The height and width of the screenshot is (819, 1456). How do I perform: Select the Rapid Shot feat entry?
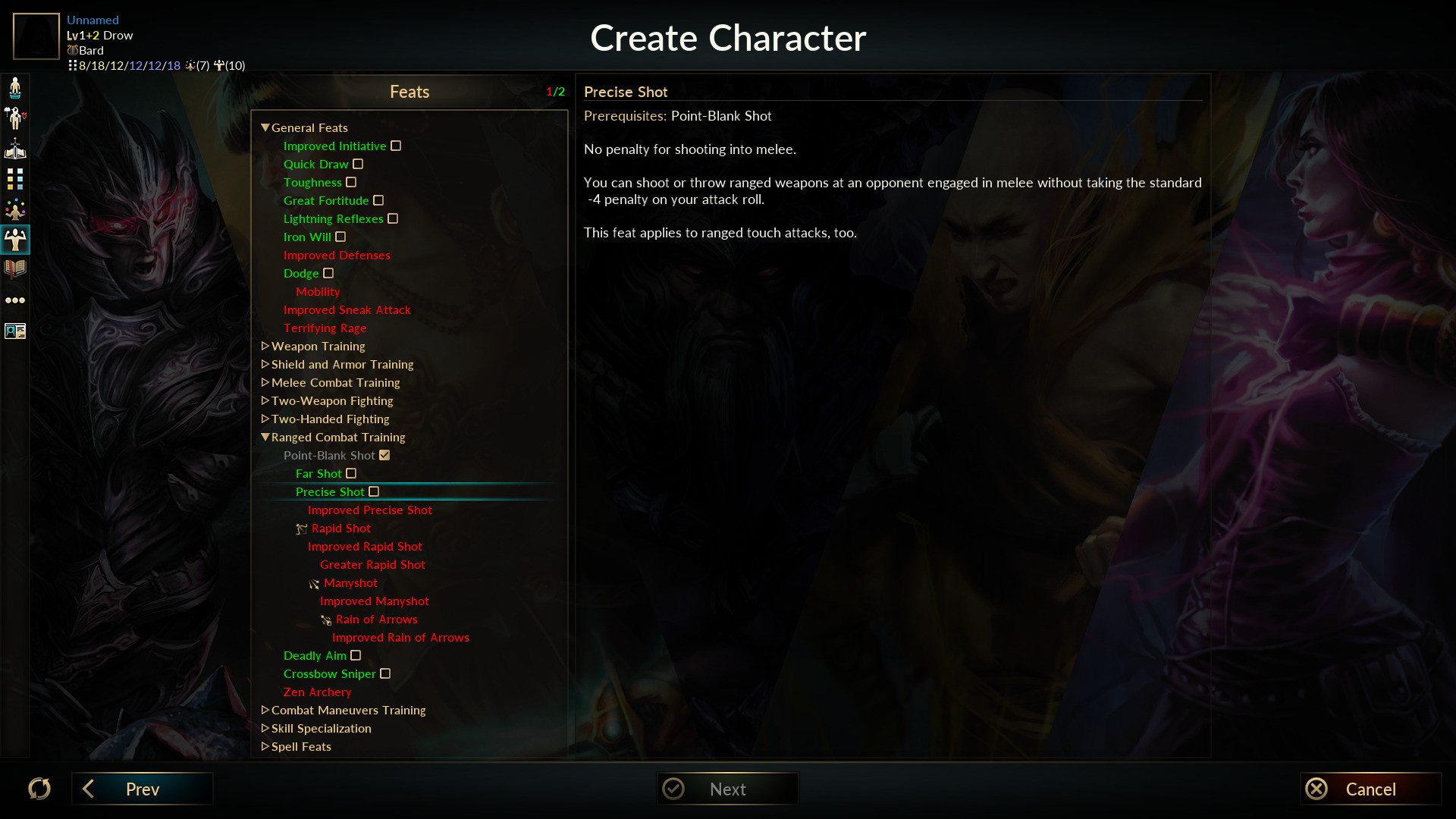(340, 529)
